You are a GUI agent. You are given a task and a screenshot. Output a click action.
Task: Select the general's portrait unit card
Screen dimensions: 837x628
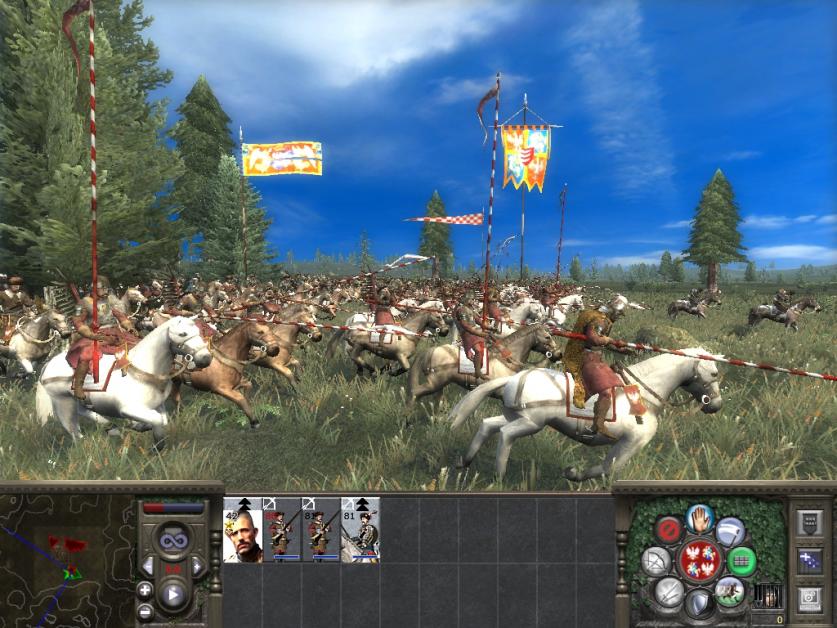pos(242,530)
